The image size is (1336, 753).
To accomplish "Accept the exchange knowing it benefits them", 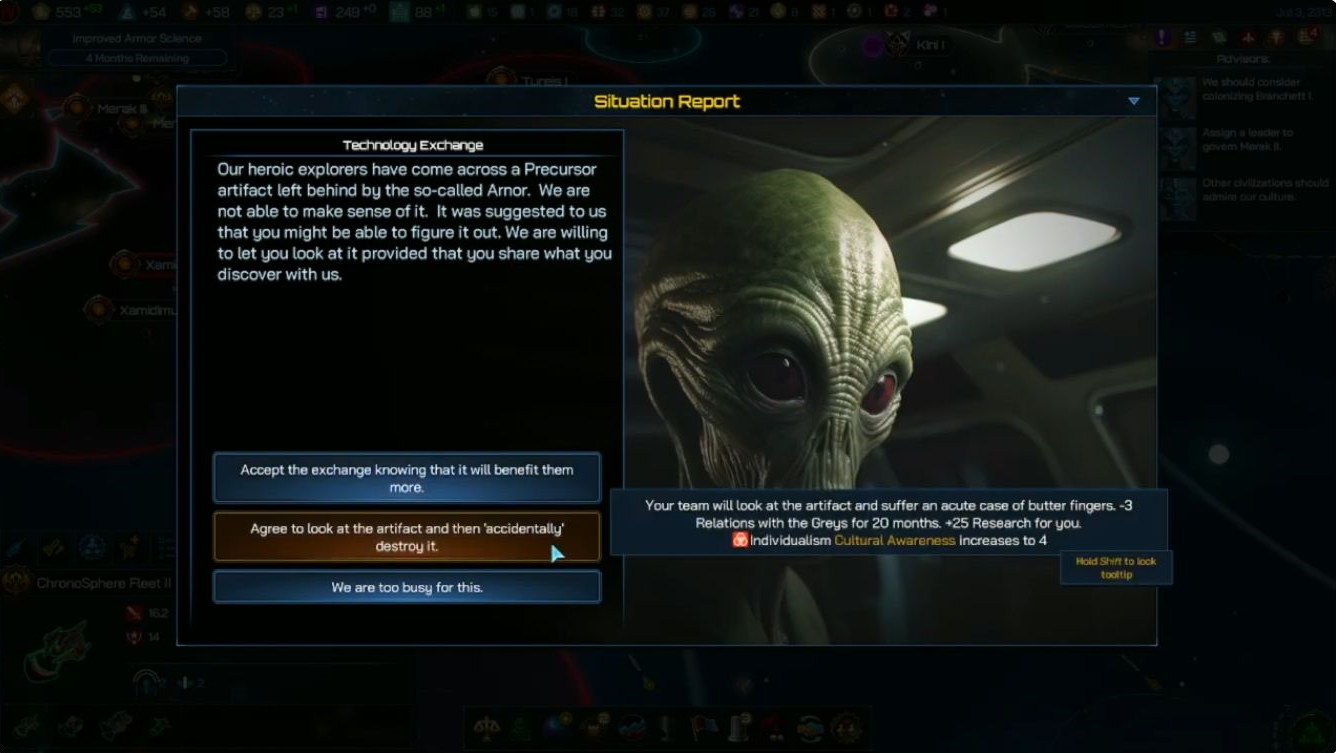I will 406,478.
